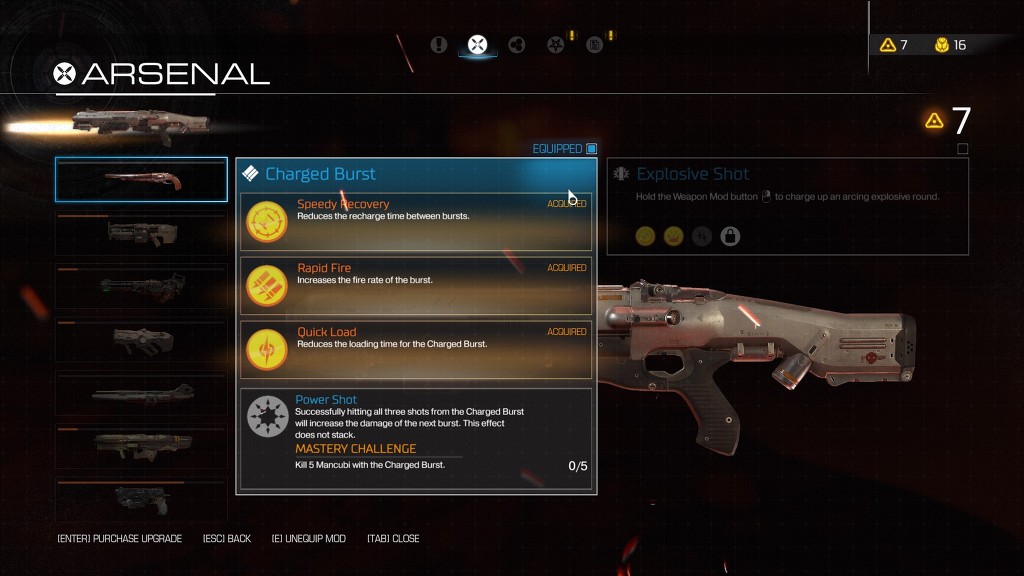Open the document-icon tab
The width and height of the screenshot is (1024, 576).
(x=594, y=44)
